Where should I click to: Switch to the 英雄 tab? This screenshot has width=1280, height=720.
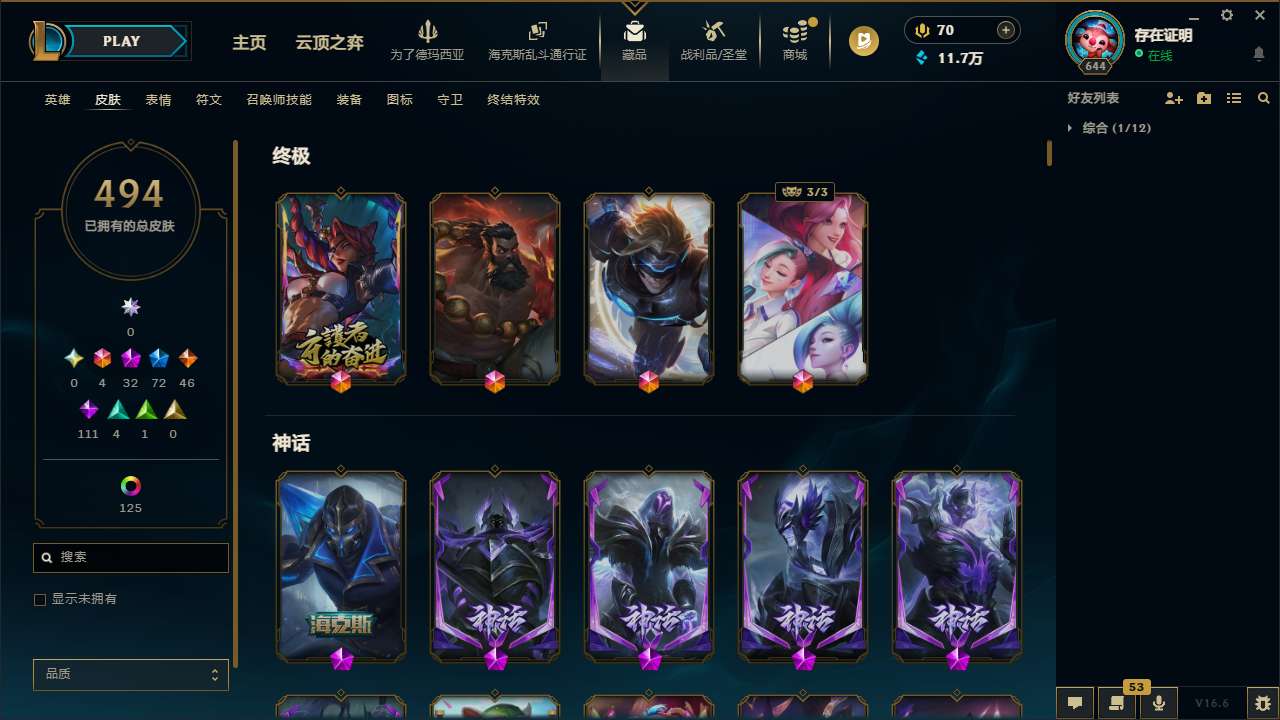57,100
